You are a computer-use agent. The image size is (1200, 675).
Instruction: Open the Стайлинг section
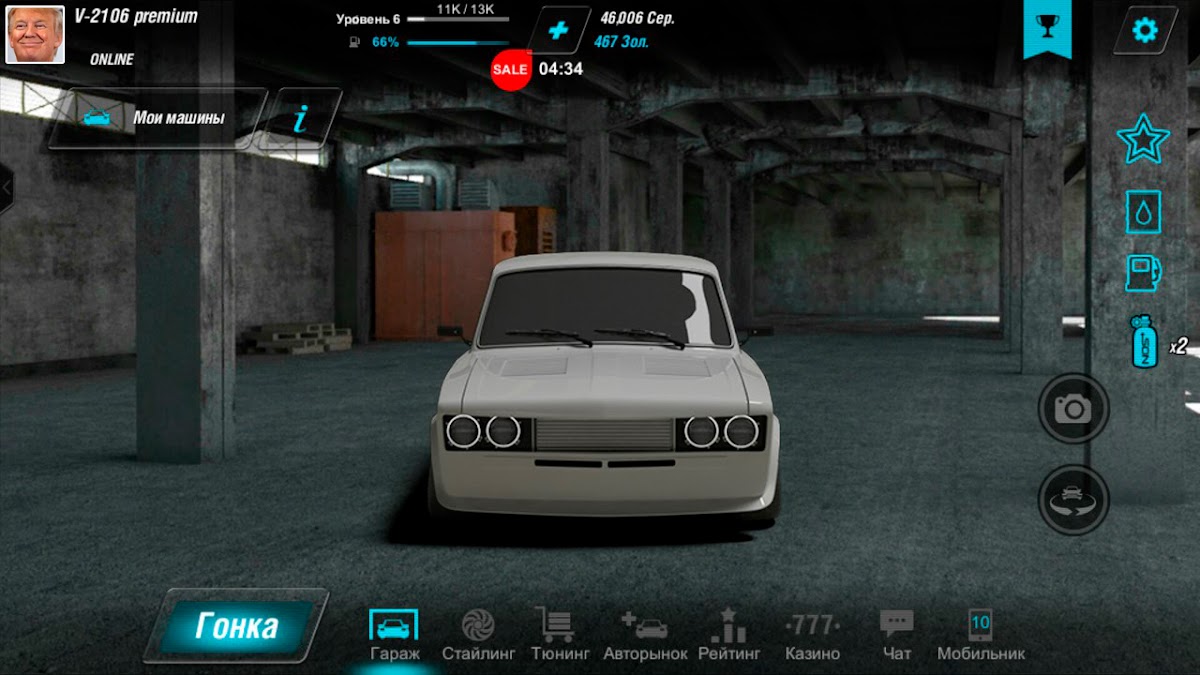click(478, 634)
